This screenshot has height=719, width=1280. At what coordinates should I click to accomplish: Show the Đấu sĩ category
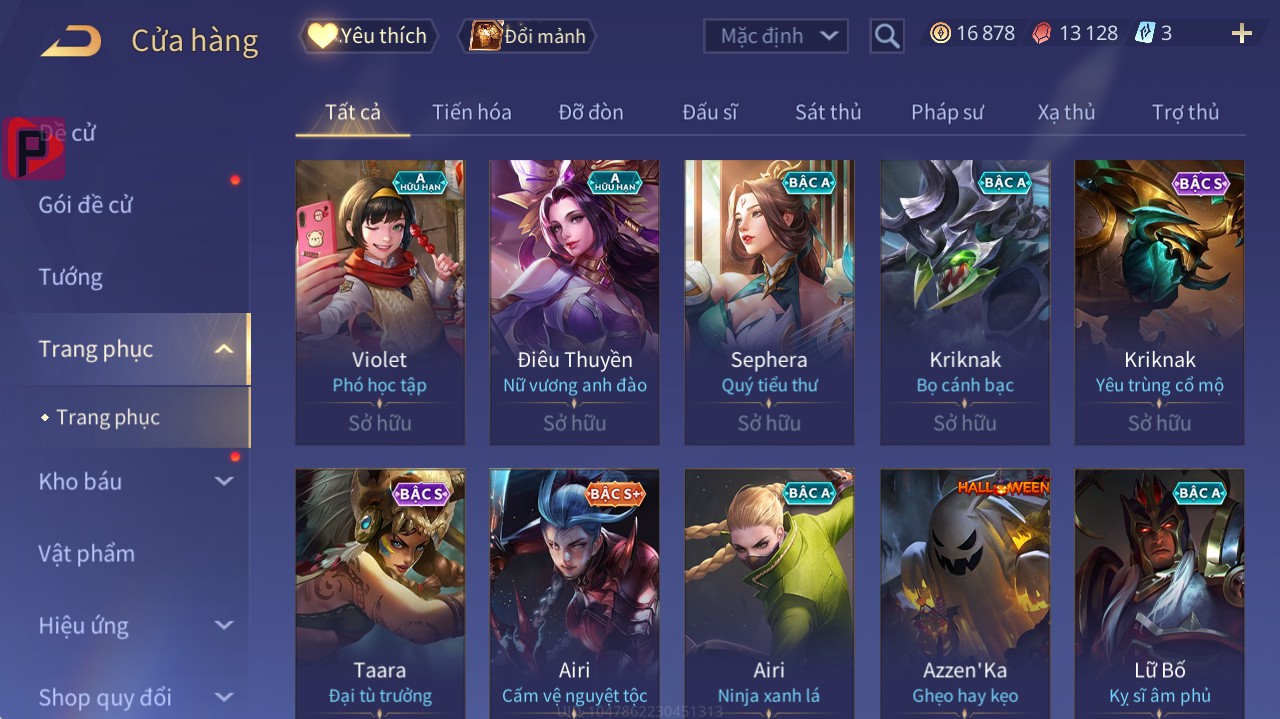click(x=710, y=112)
